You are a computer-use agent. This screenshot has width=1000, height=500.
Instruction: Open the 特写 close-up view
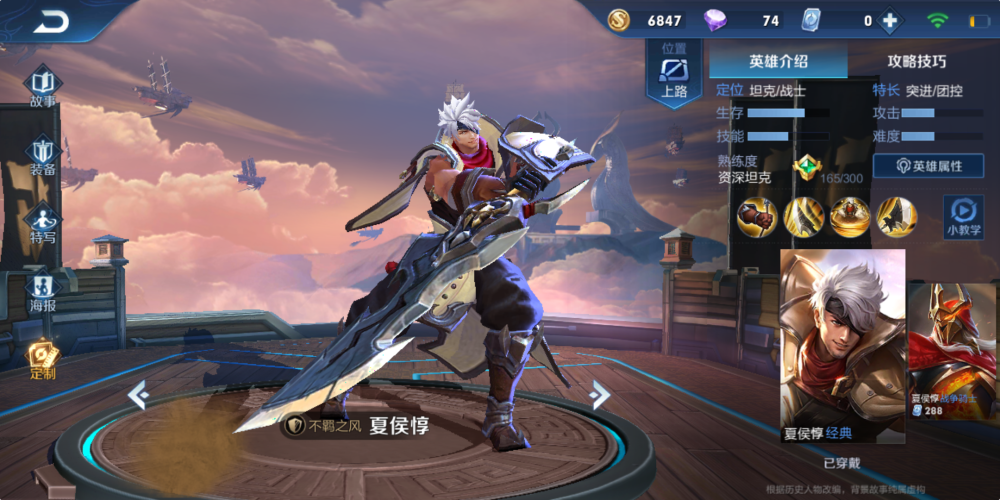coord(43,223)
